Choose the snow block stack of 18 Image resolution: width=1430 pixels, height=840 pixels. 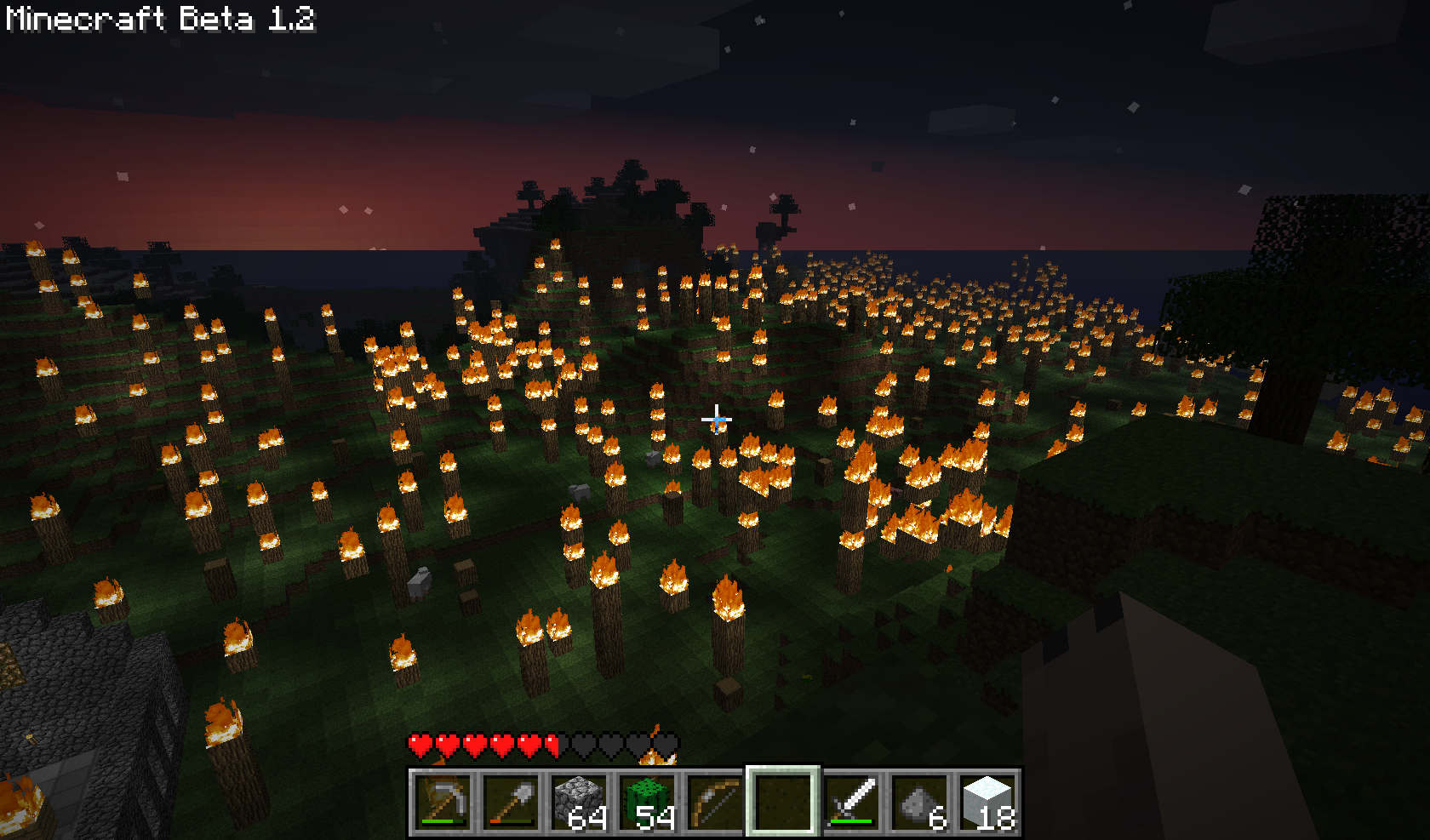[x=987, y=802]
